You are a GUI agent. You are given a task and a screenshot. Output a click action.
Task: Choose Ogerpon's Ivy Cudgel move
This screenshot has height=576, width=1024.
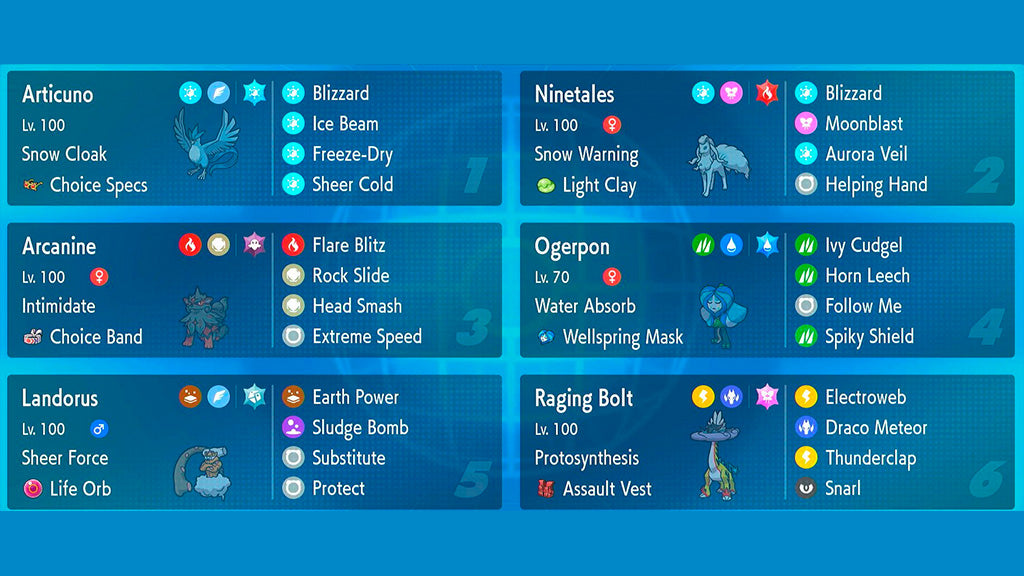point(863,246)
